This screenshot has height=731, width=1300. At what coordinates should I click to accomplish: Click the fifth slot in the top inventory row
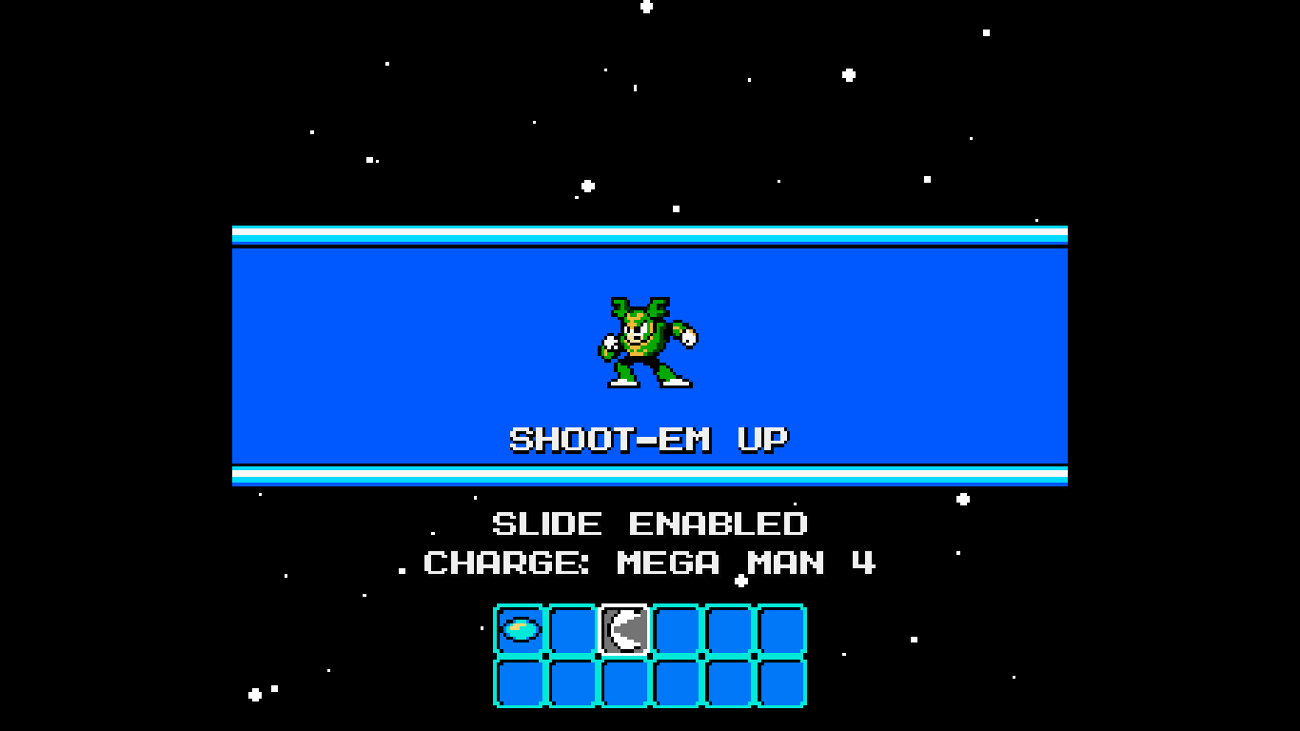coord(726,628)
